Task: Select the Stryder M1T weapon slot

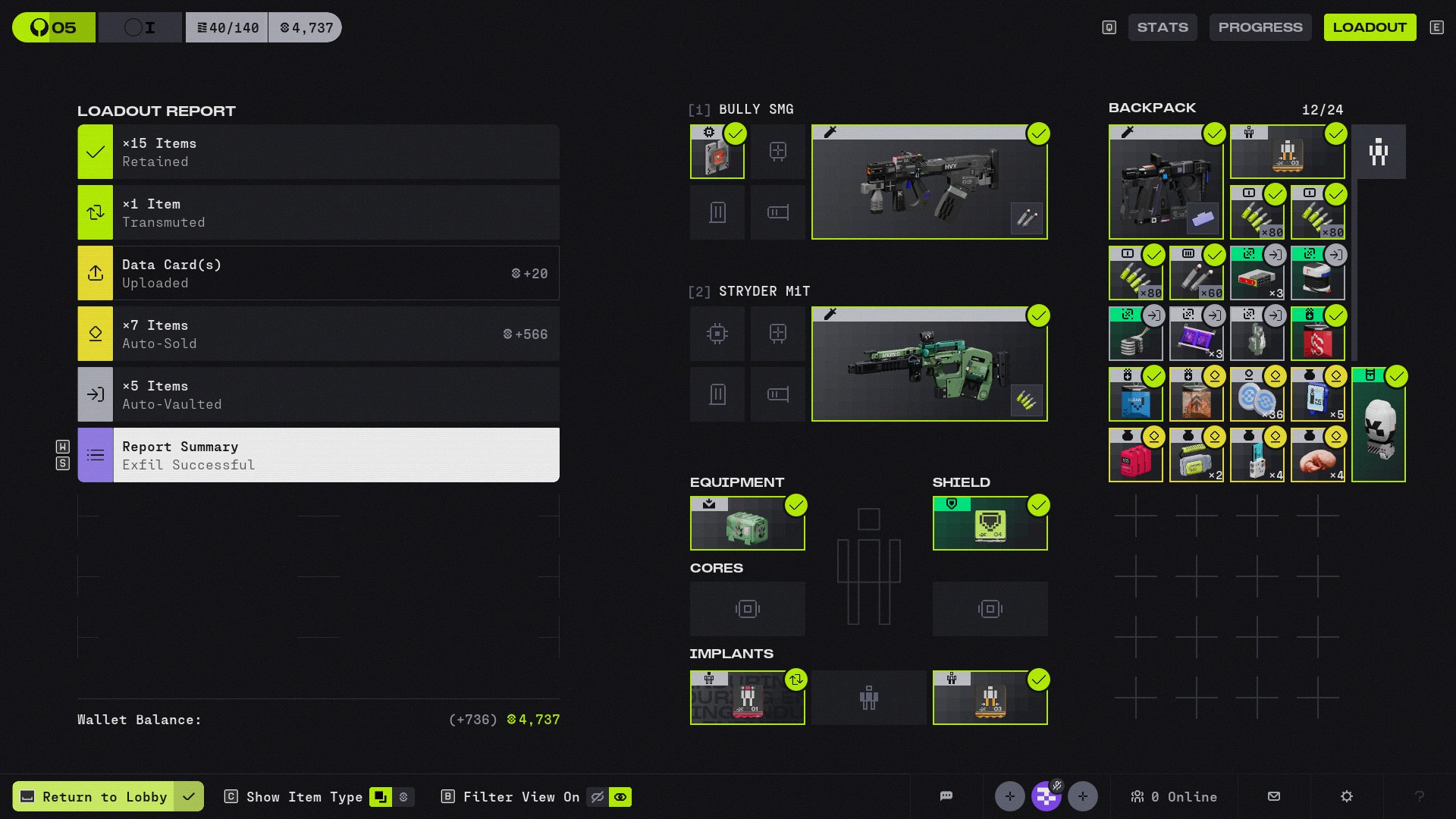Action: (x=929, y=364)
